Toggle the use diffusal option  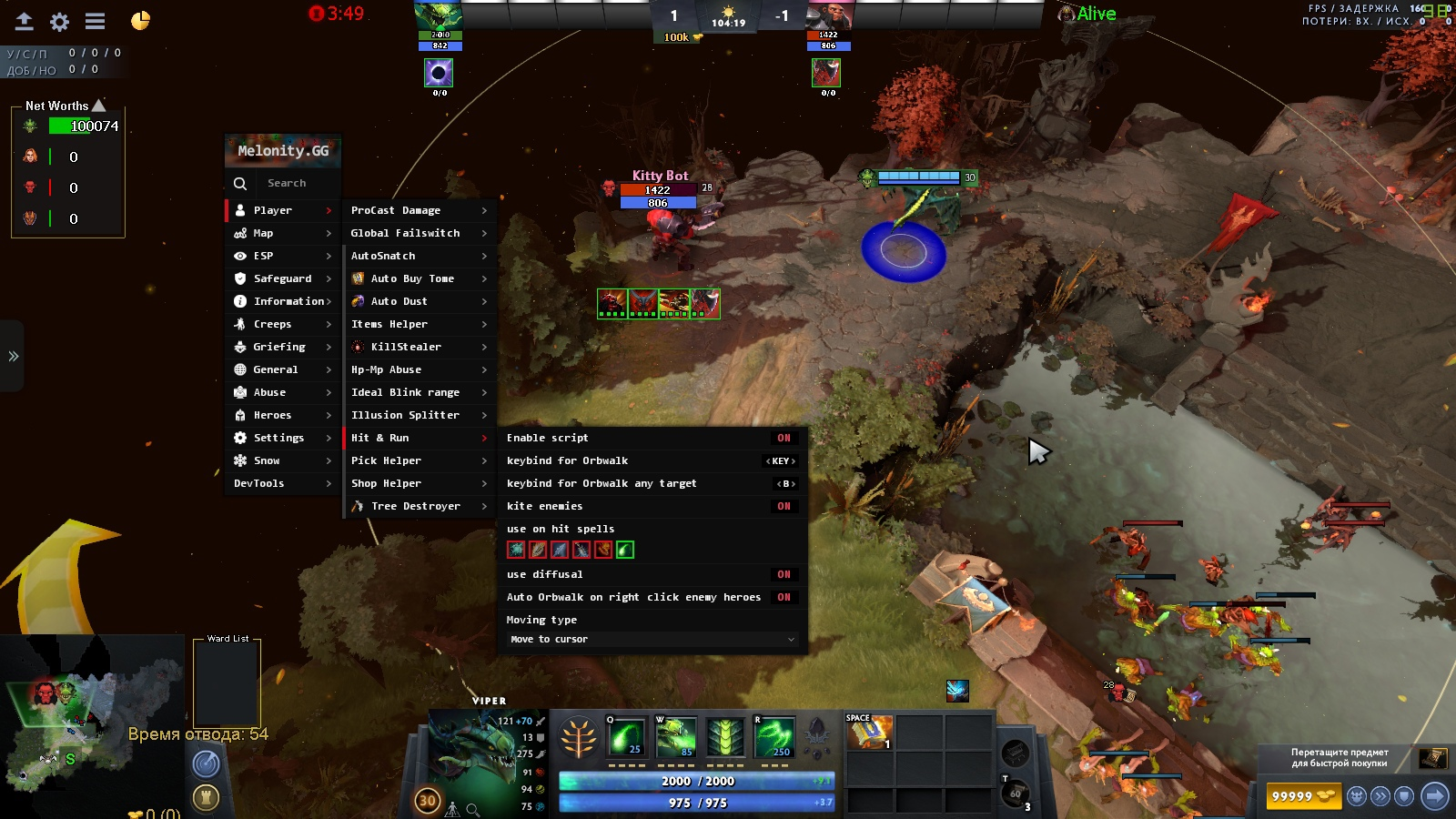point(784,574)
